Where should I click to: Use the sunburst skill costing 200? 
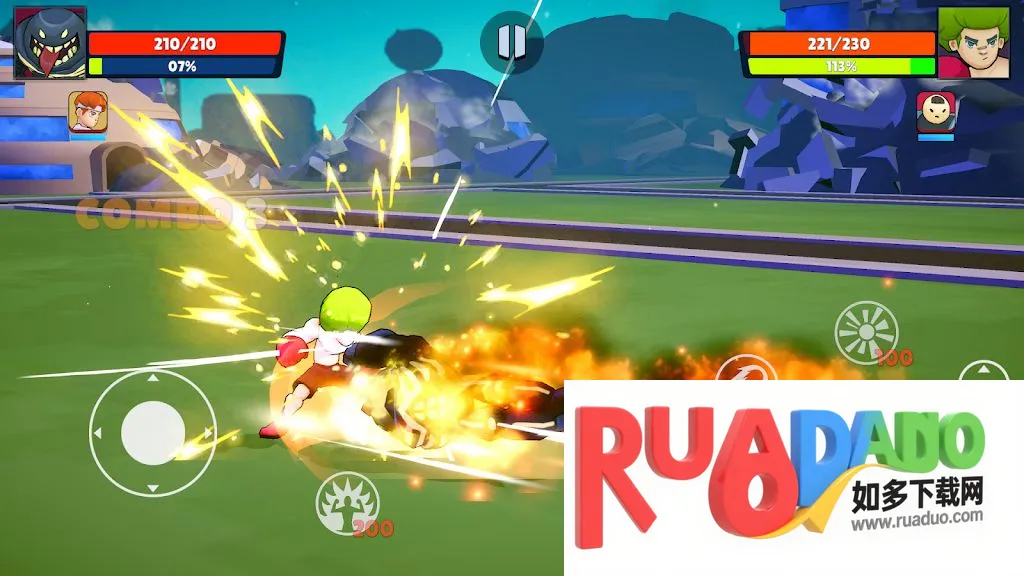tap(866, 332)
